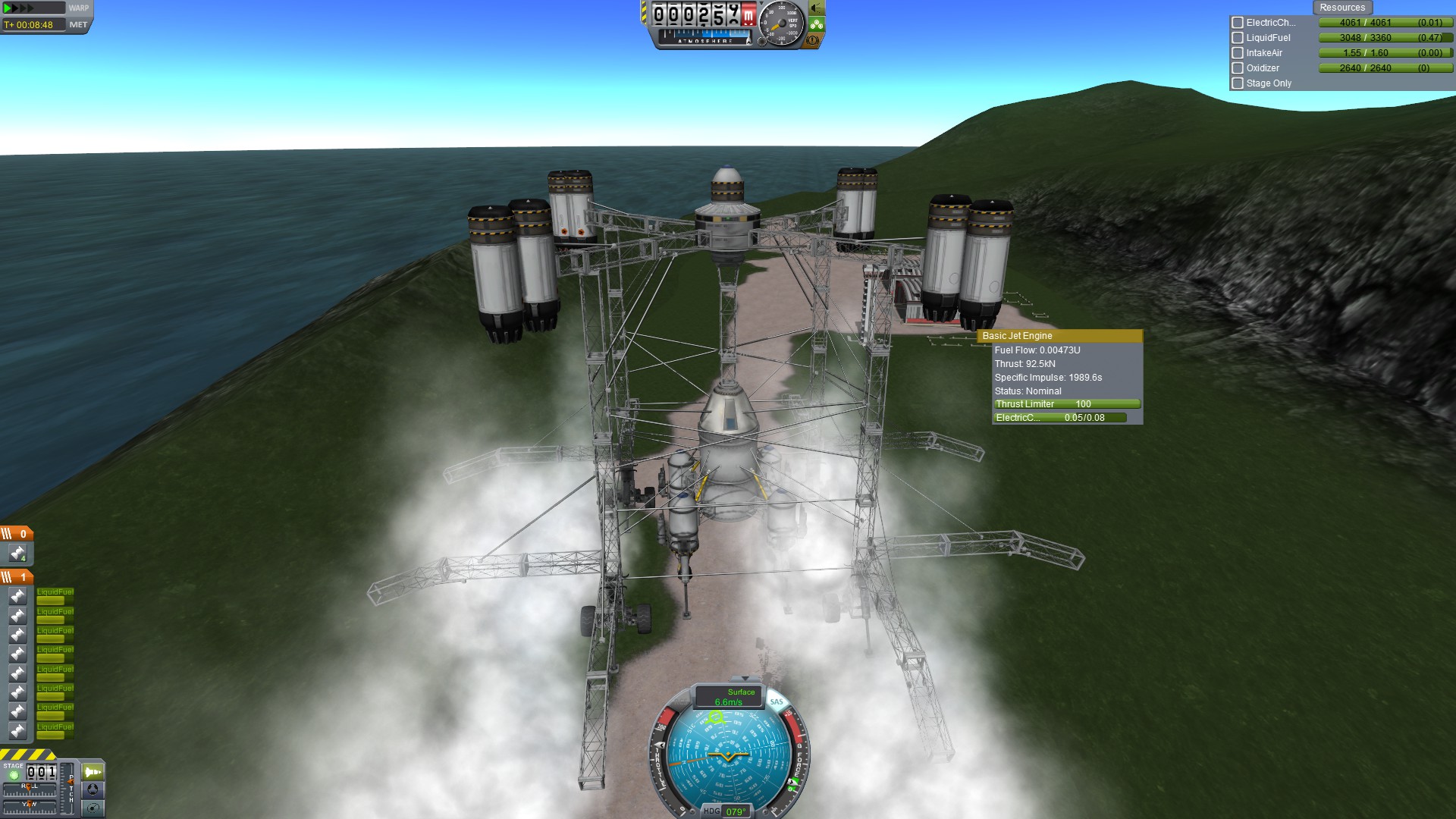Open the Resources panel button
1456x819 pixels.
[x=1341, y=8]
